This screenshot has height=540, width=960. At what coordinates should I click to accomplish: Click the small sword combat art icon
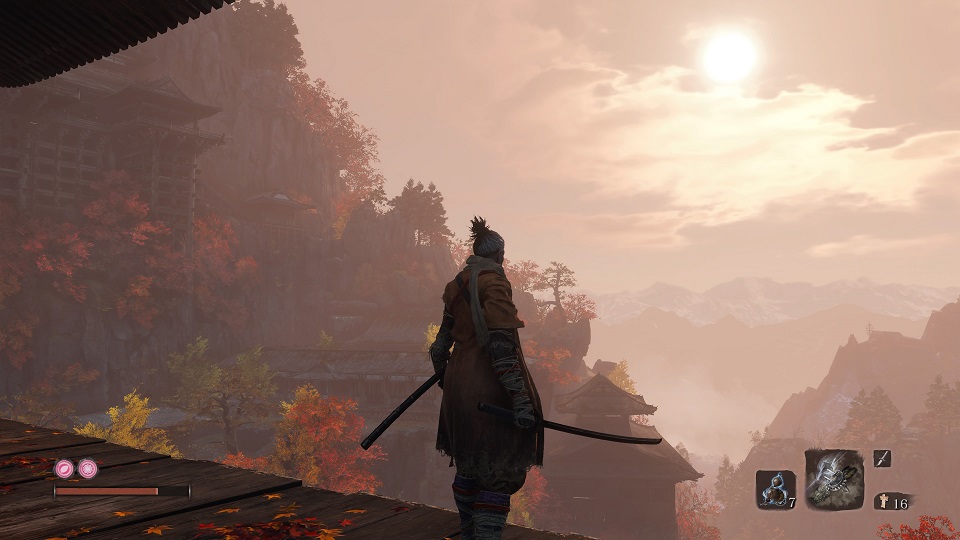point(881,459)
